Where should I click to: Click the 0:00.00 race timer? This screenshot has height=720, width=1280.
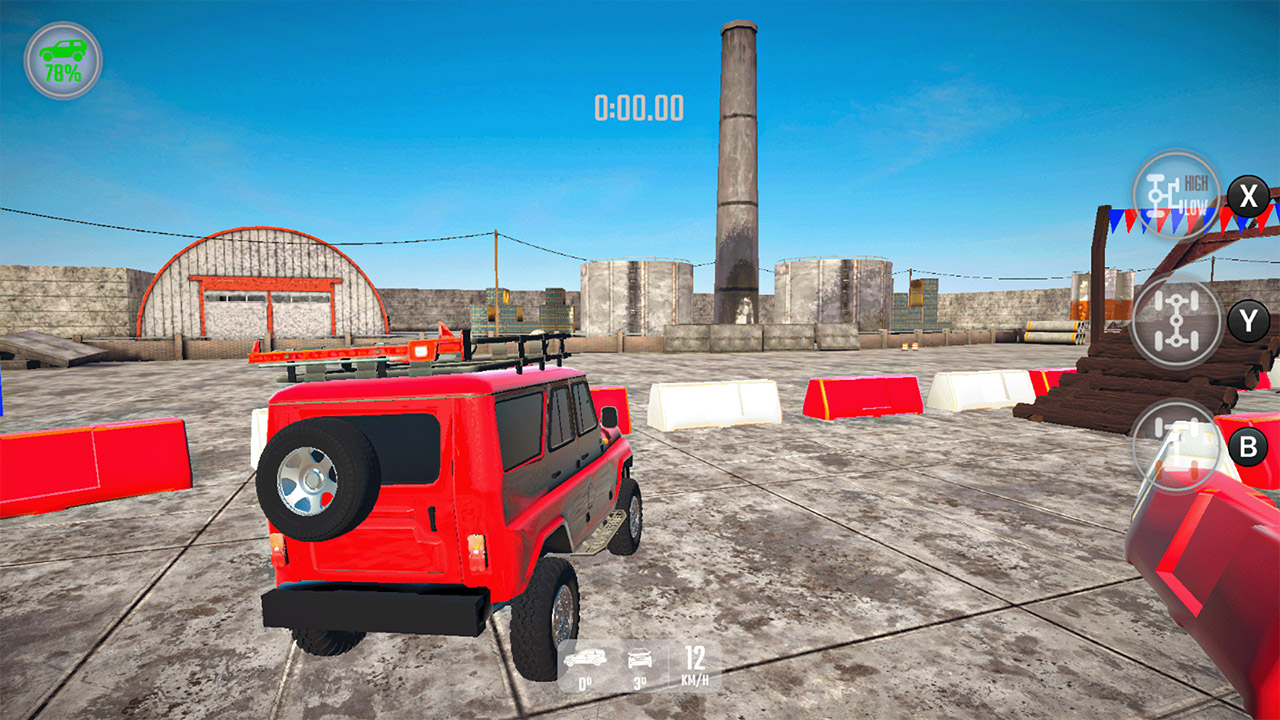click(640, 107)
